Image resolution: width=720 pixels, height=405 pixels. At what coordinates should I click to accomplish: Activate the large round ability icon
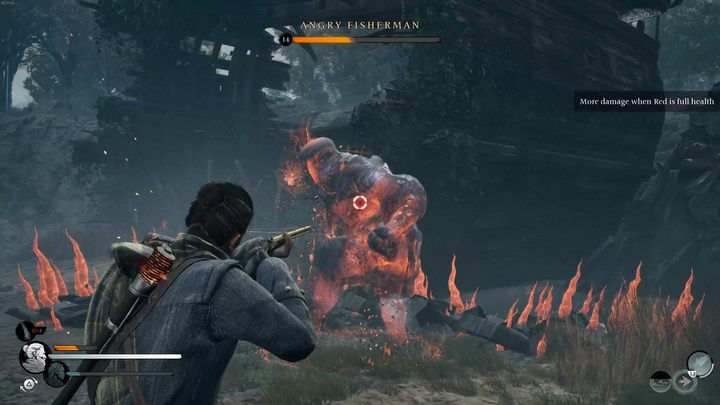pos(699,361)
